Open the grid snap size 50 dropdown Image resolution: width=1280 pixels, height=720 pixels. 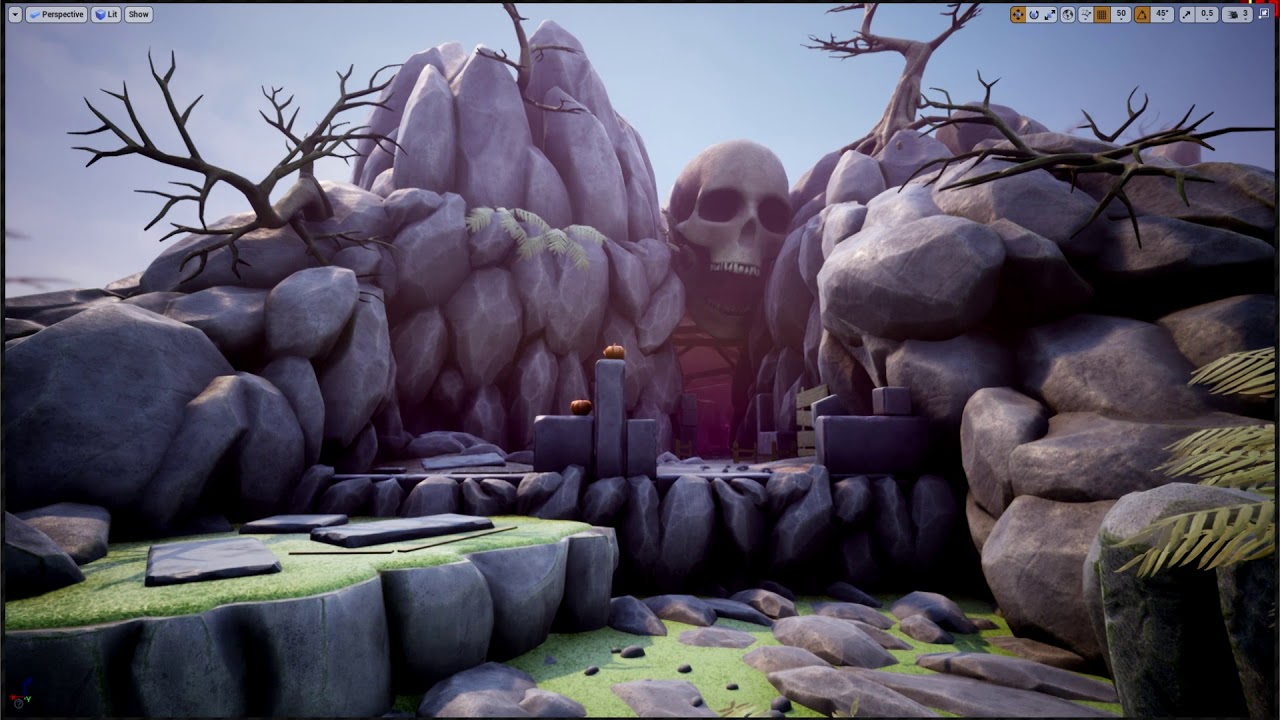click(1121, 15)
